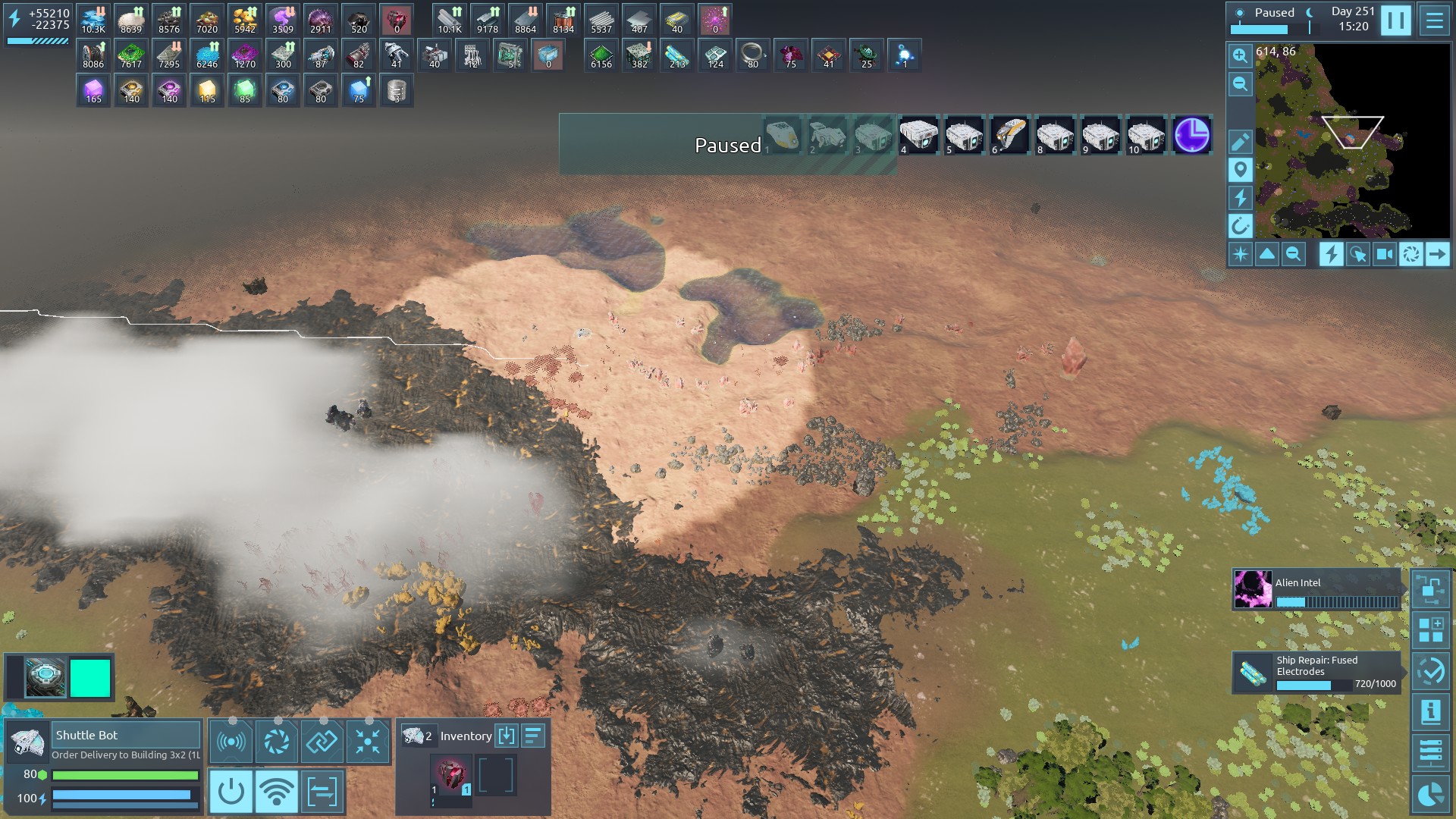
Task: Toggle the camera icon below the minimap
Action: (x=1384, y=254)
